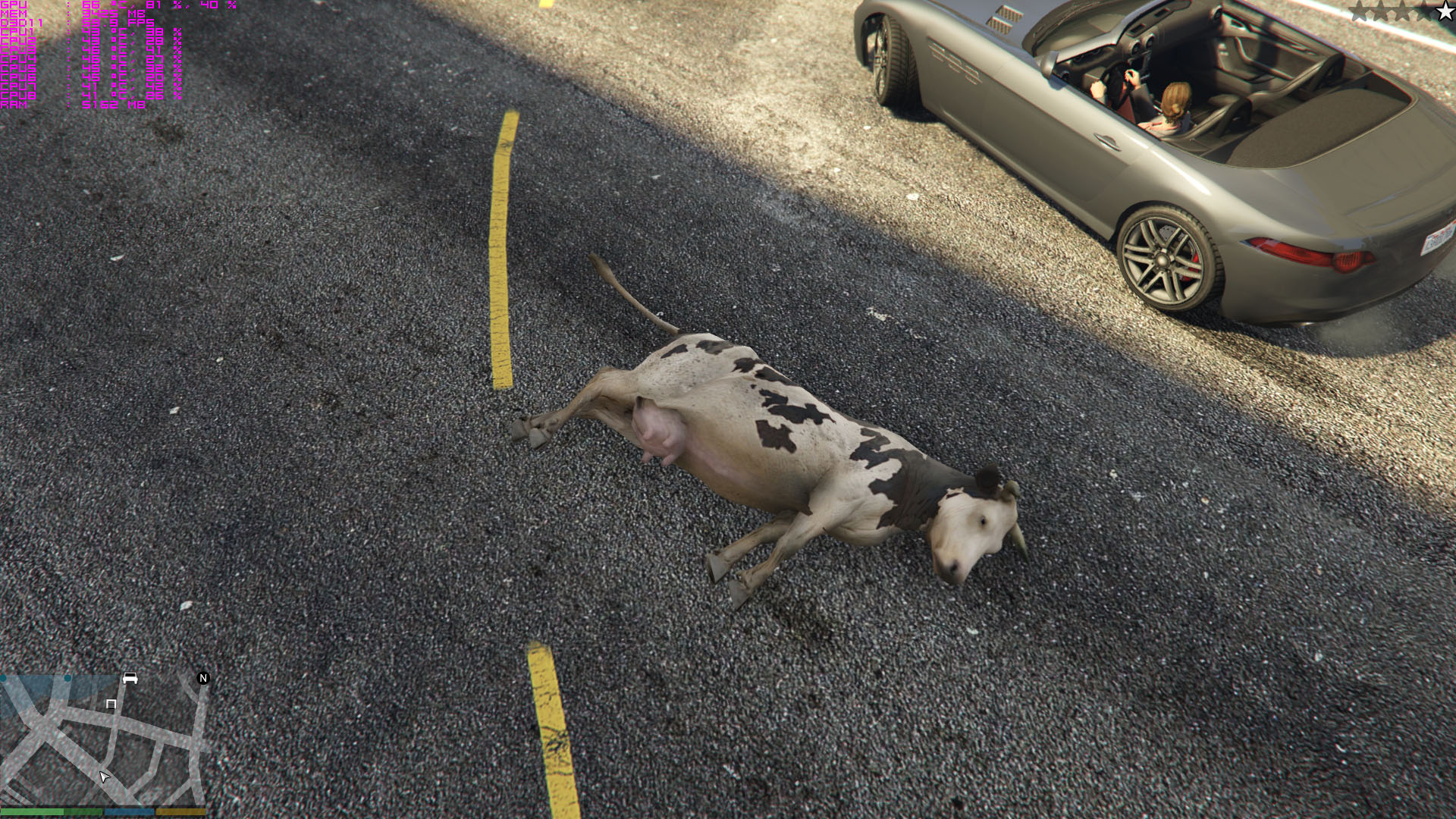Select the white car blip on minimap
The image size is (1456, 819).
[130, 678]
